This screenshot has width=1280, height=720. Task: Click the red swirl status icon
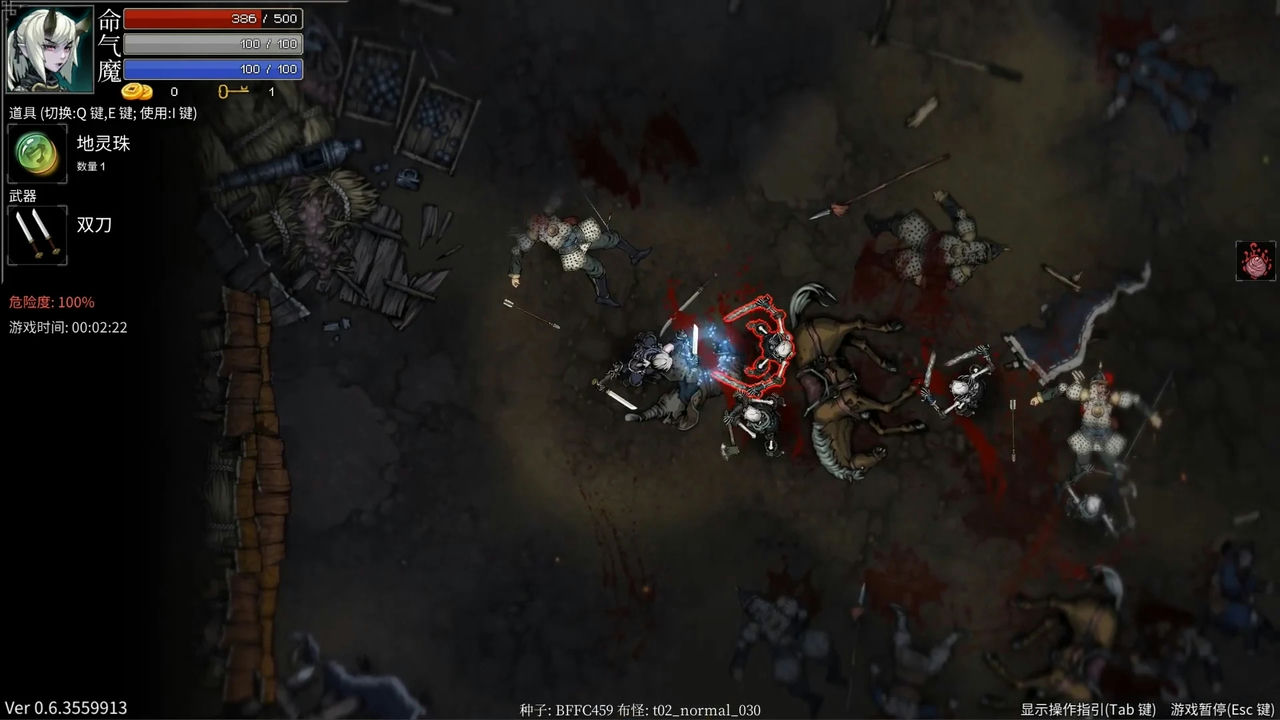pos(1255,261)
